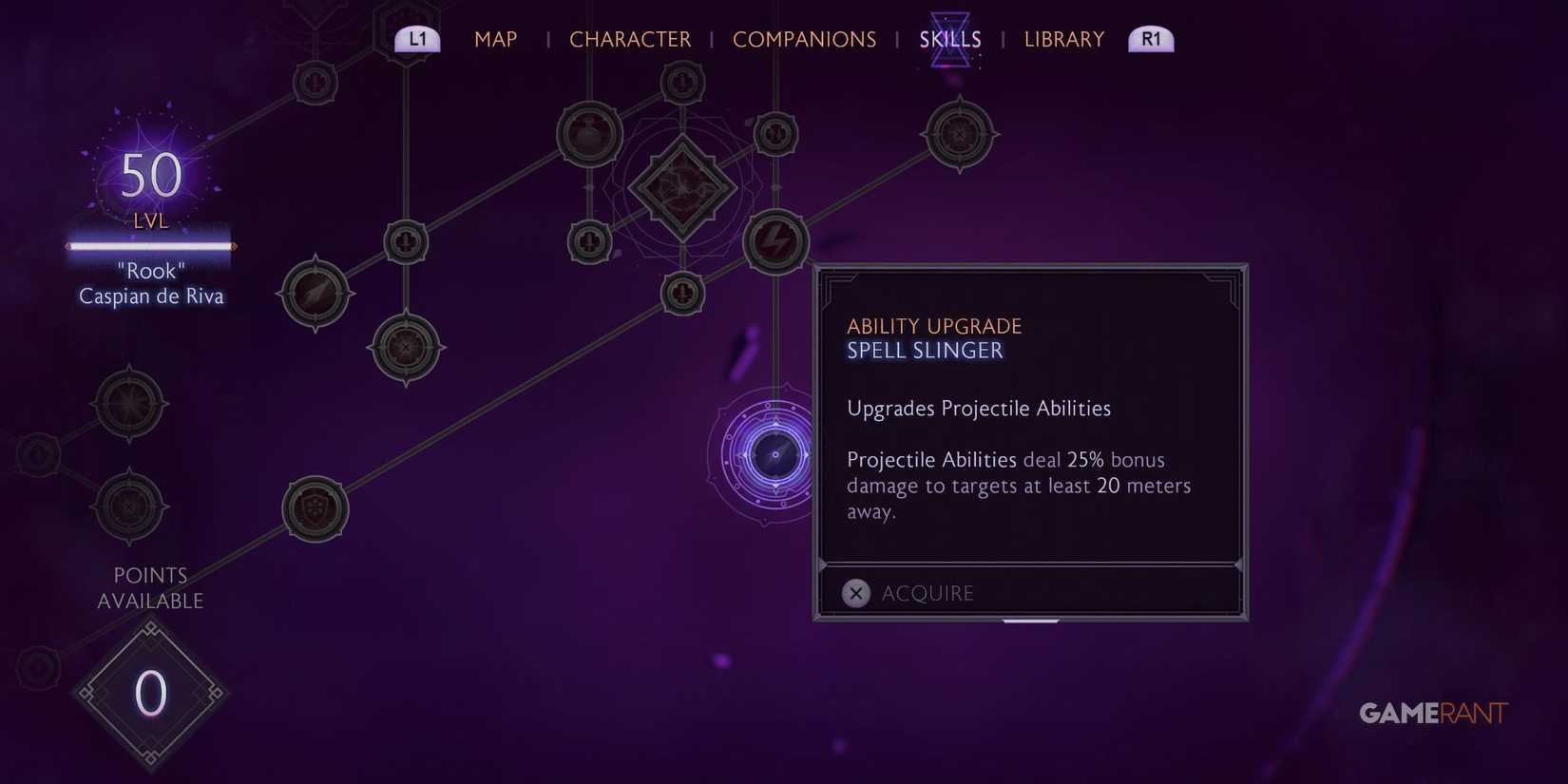This screenshot has width=1568, height=784.
Task: Select the arrowhead projectile skill node
Action: tap(314, 293)
